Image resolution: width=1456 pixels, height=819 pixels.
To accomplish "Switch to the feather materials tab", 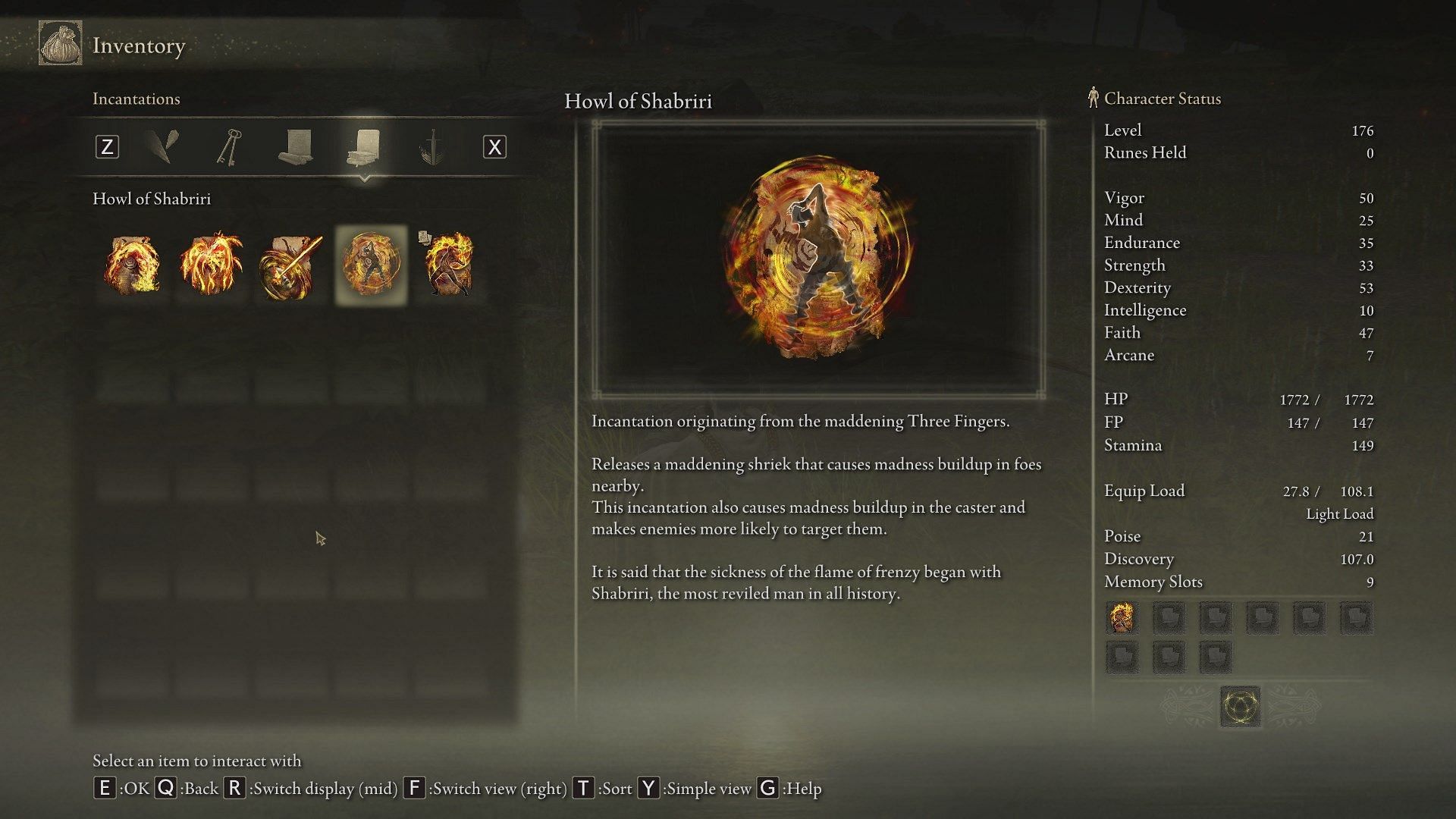I will pos(162,146).
